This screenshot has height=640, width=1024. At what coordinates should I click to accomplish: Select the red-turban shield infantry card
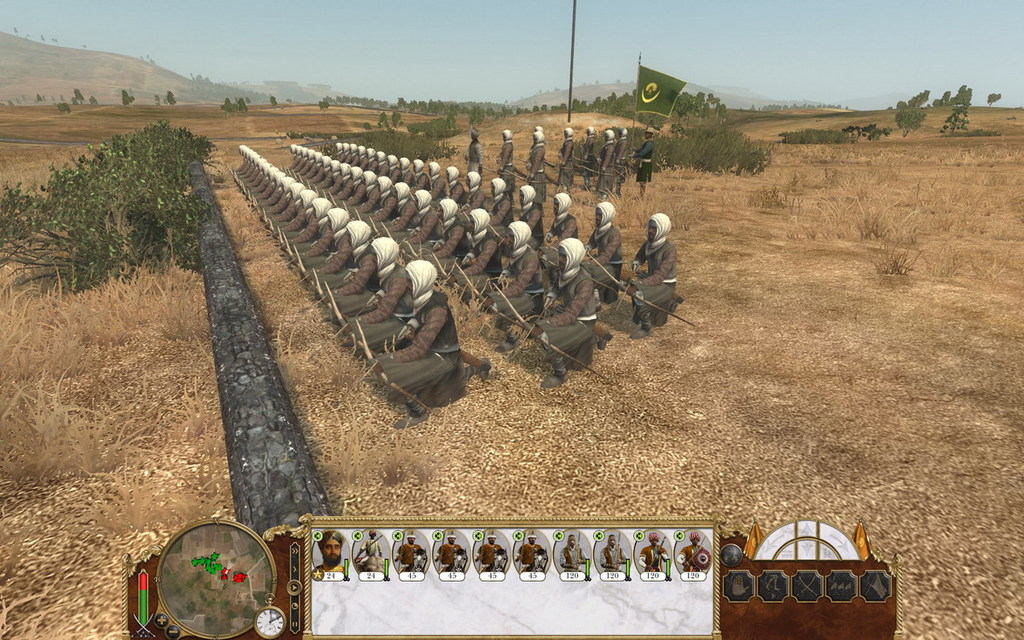click(x=694, y=555)
